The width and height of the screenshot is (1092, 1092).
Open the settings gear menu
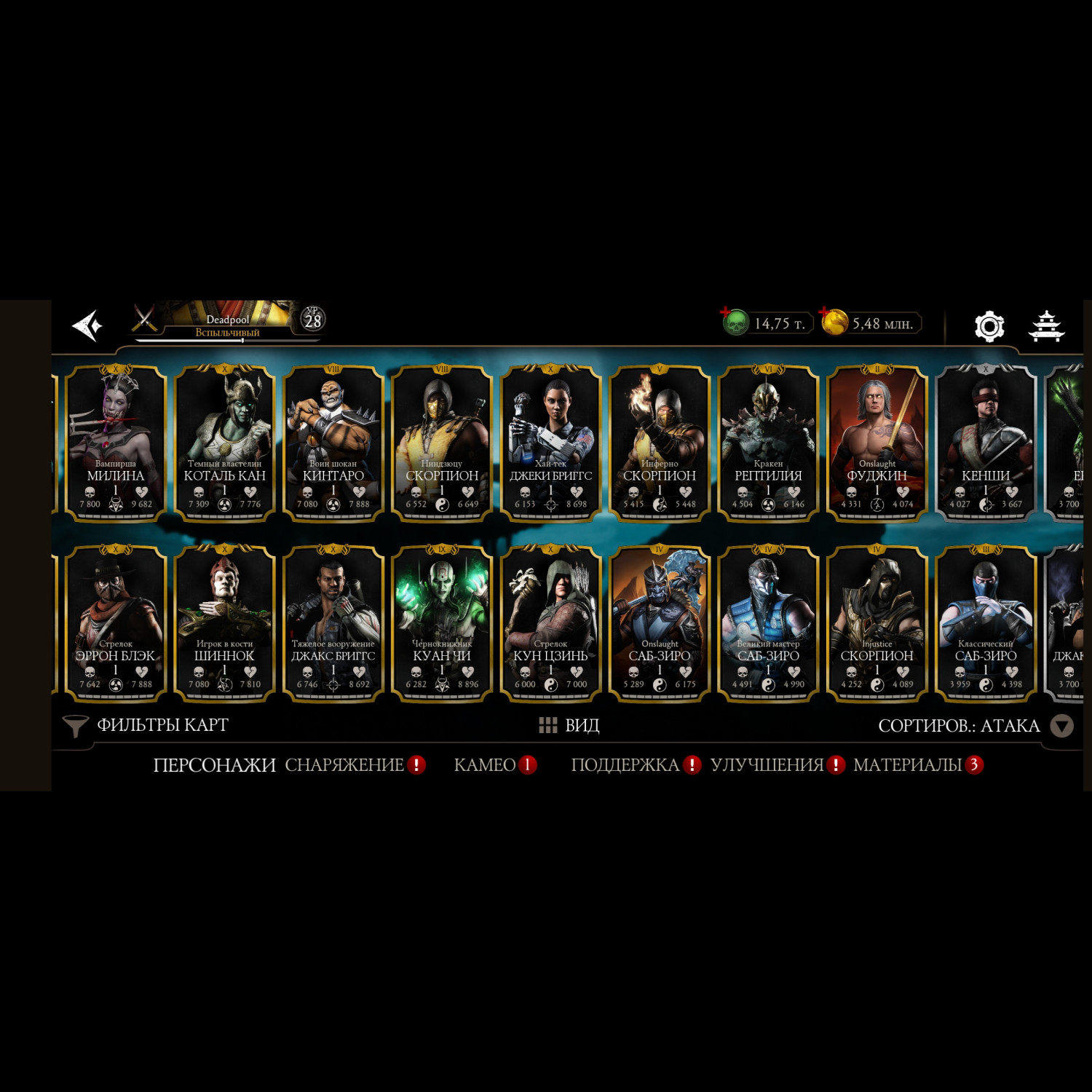[989, 325]
